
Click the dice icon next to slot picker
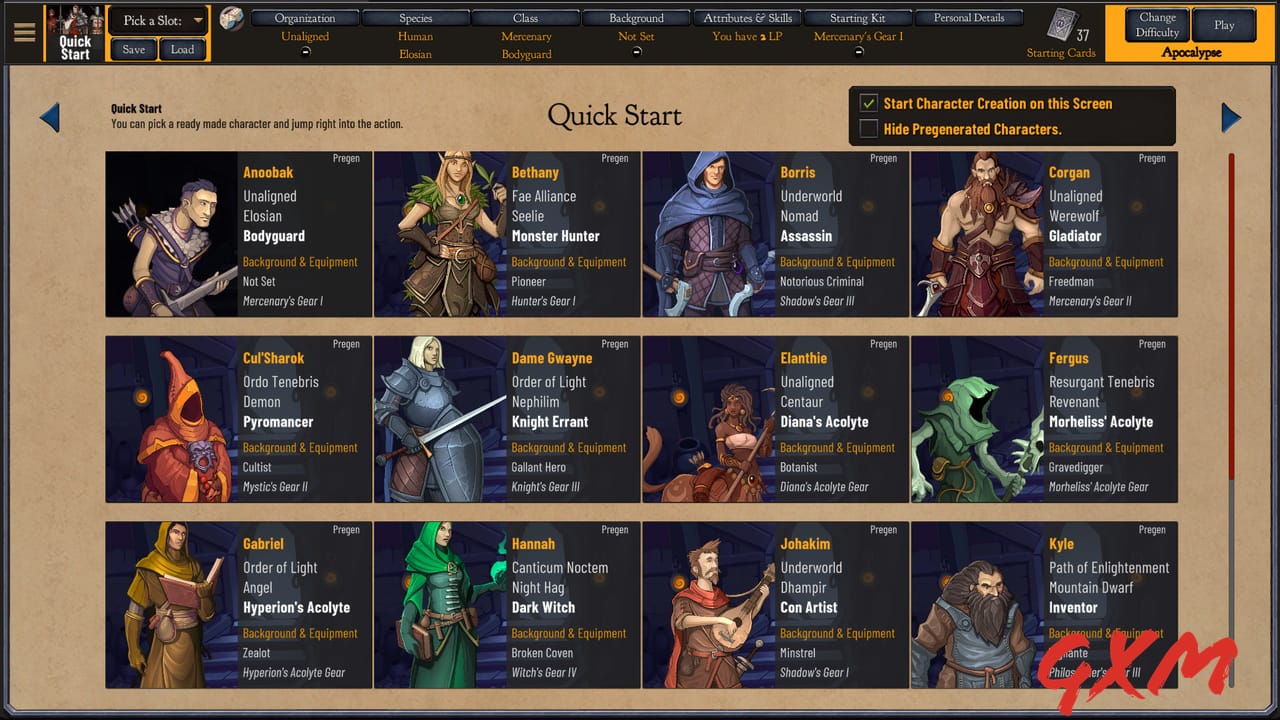click(x=231, y=18)
